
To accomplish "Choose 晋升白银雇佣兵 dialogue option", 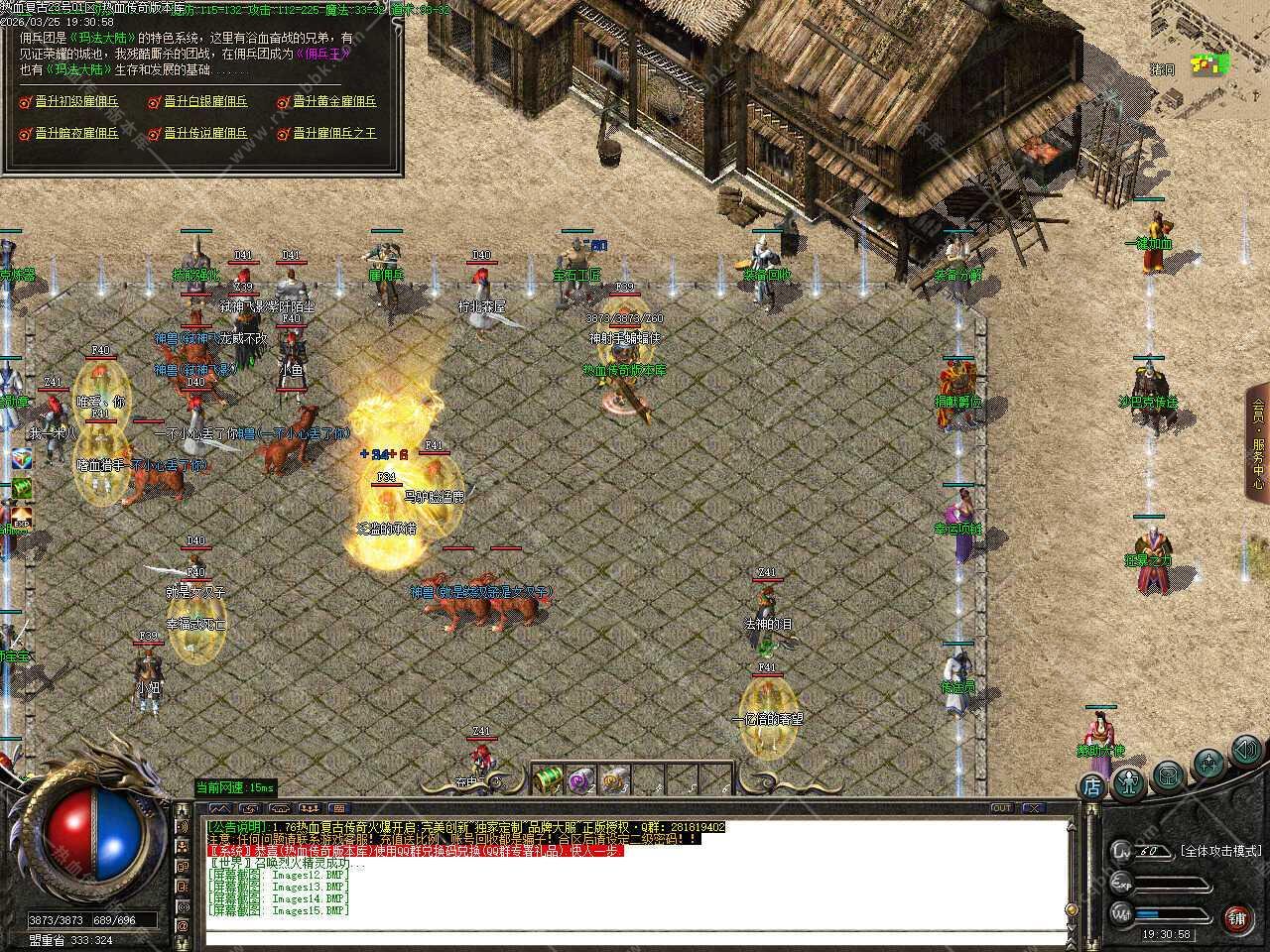I will [x=205, y=101].
